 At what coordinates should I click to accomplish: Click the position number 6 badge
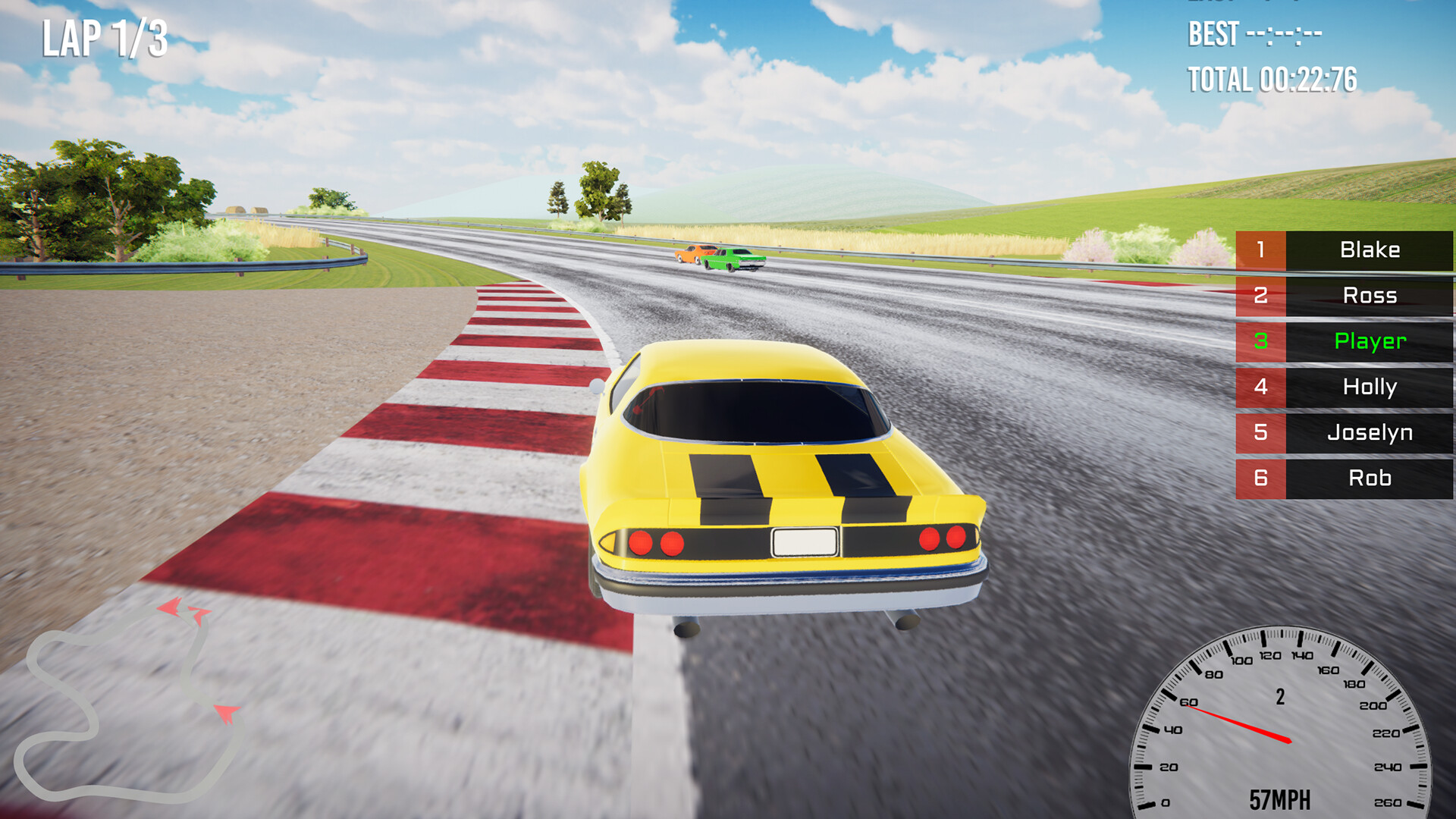pyautogui.click(x=1260, y=479)
